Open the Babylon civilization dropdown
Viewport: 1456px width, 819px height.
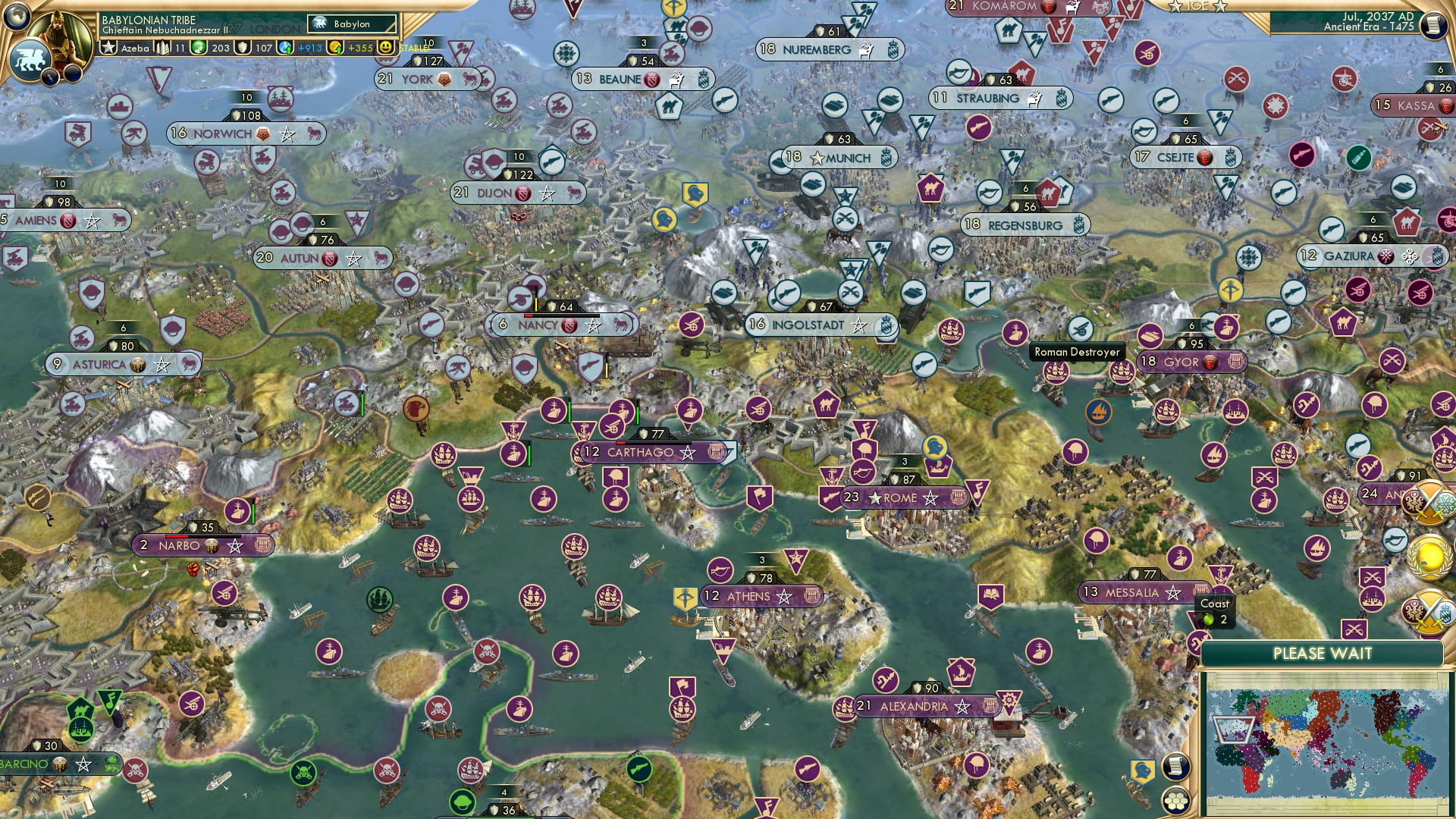(x=350, y=24)
